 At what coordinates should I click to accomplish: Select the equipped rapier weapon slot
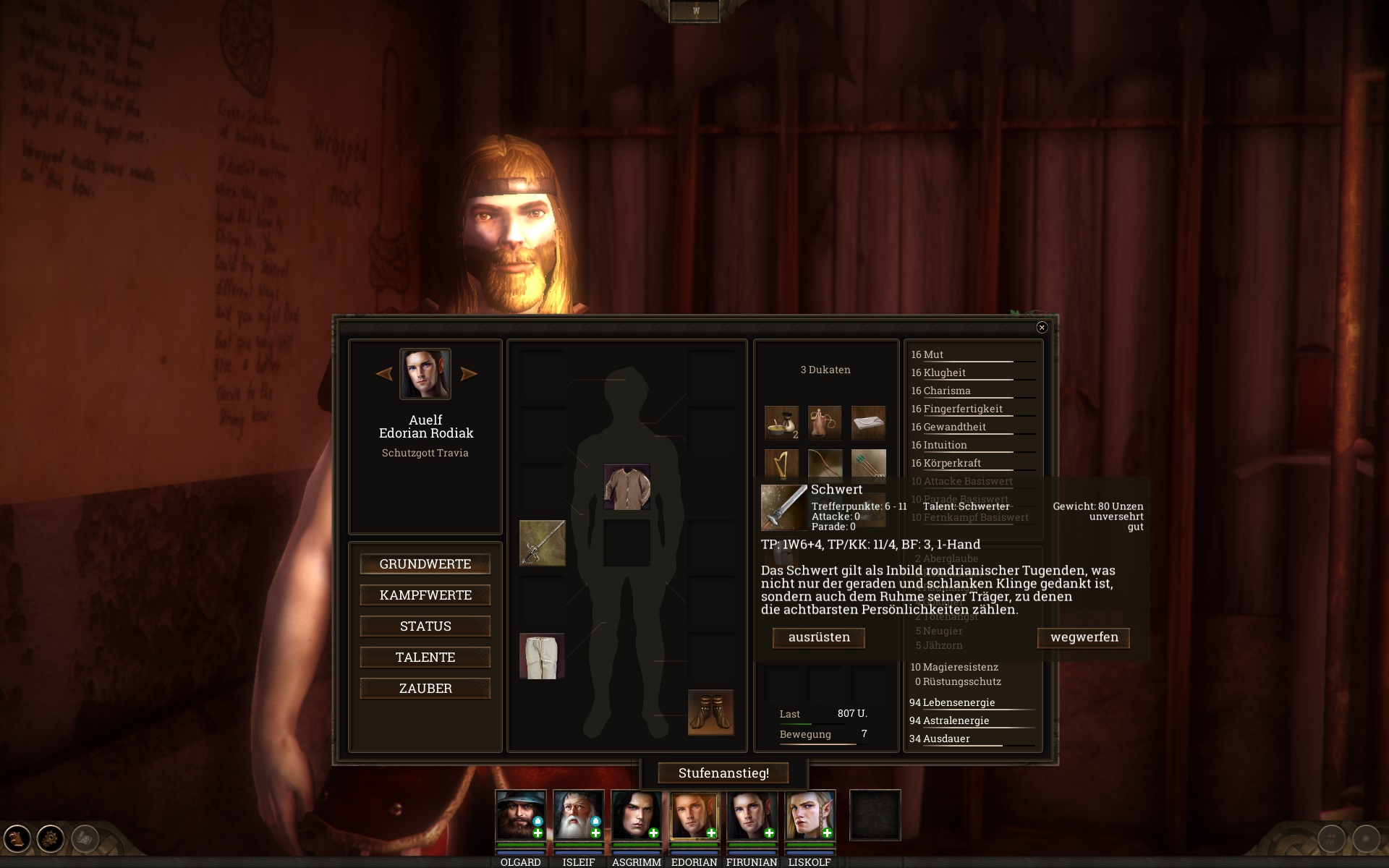542,543
